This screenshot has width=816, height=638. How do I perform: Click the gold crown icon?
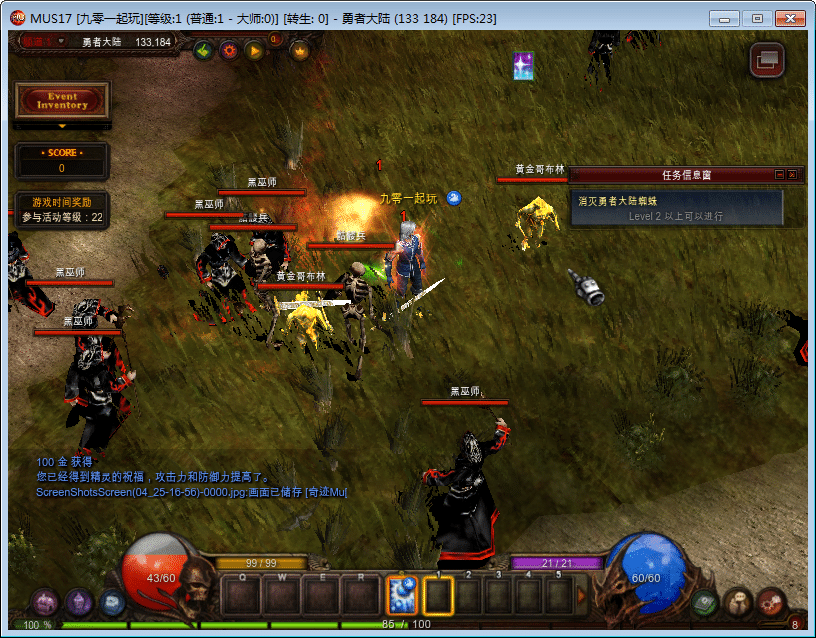299,50
